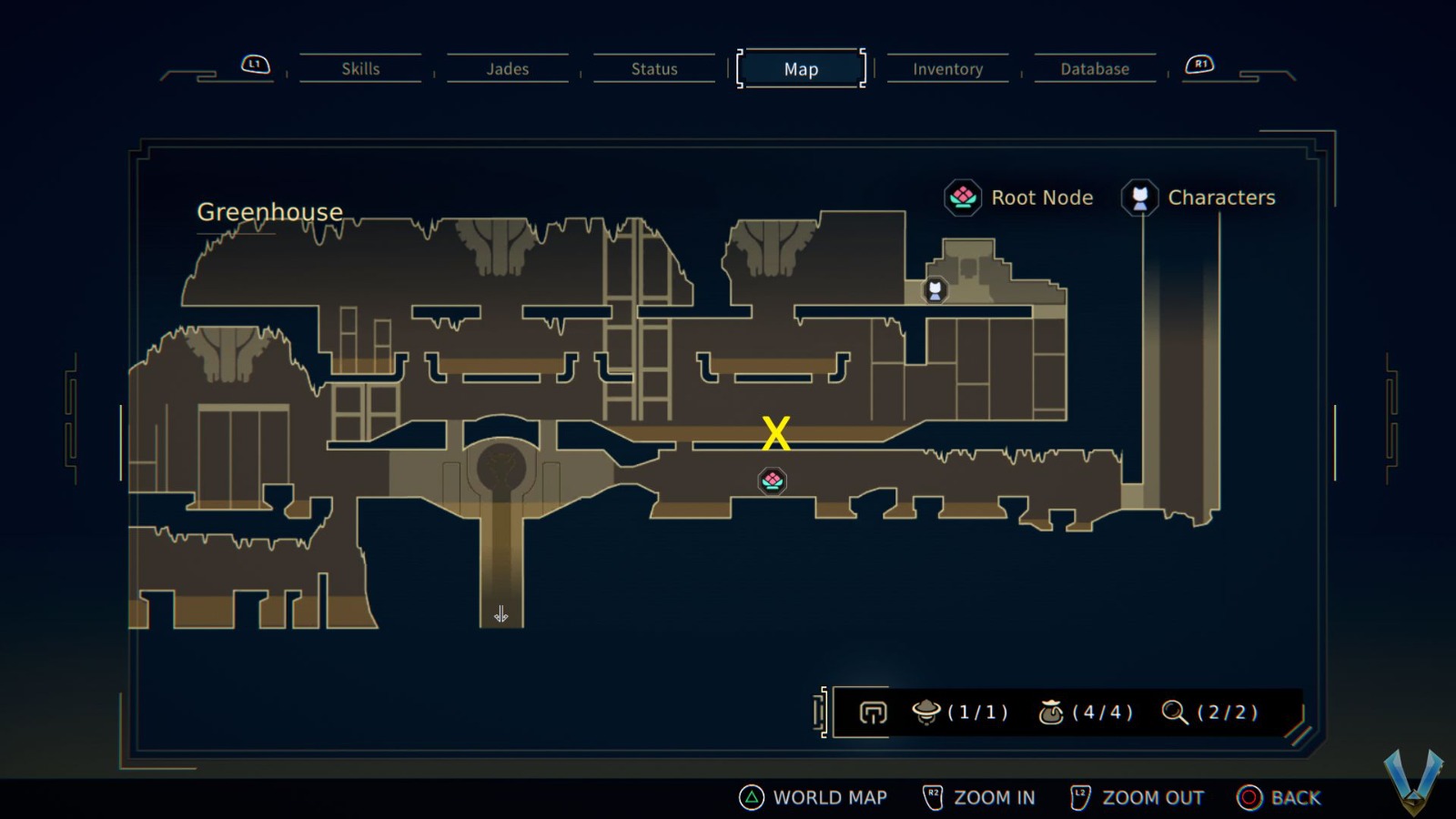Screen dimensions: 1456x819
Task: Switch to the Inventory tab
Action: point(947,68)
